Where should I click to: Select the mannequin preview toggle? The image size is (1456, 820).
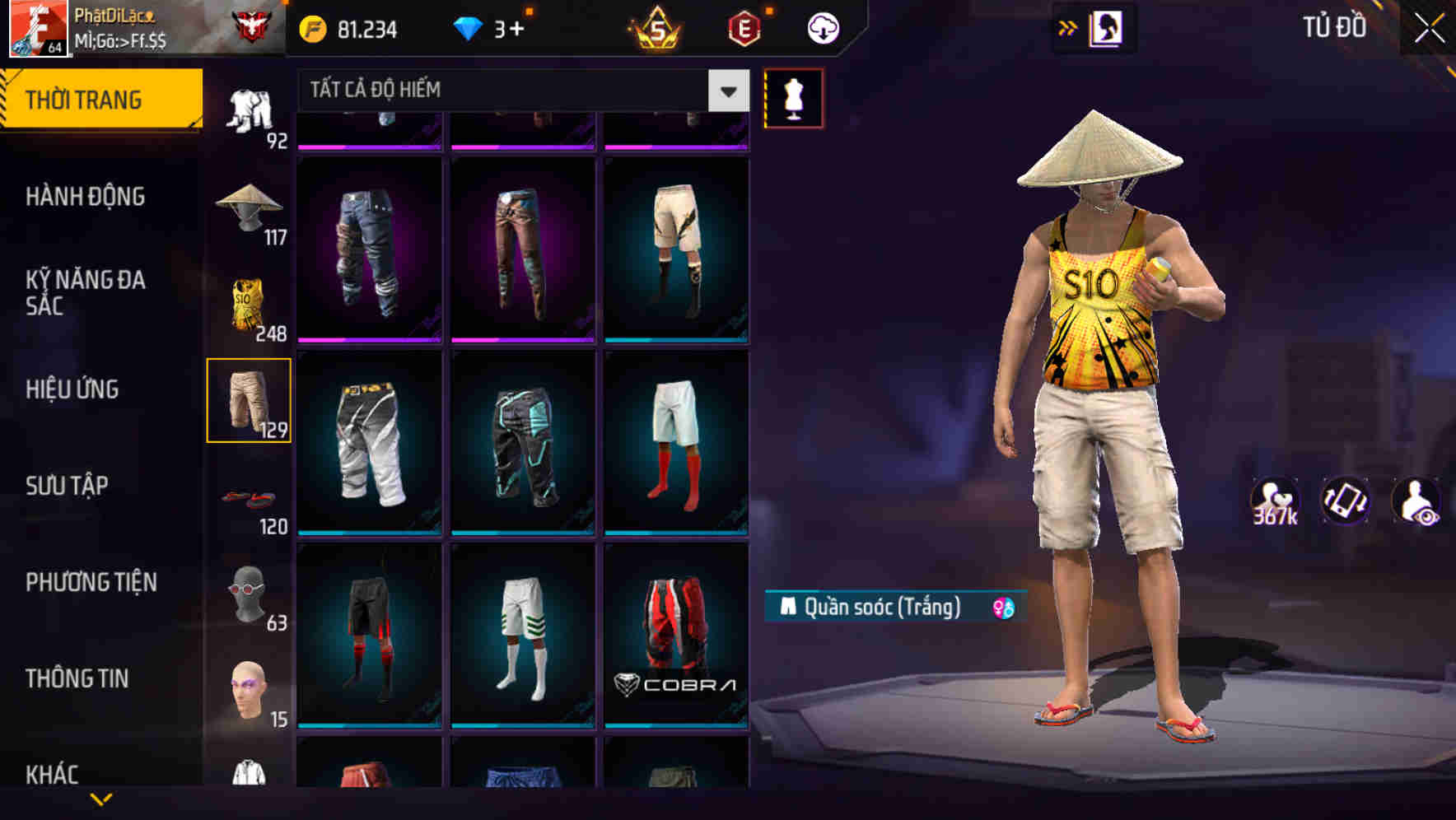point(793,98)
